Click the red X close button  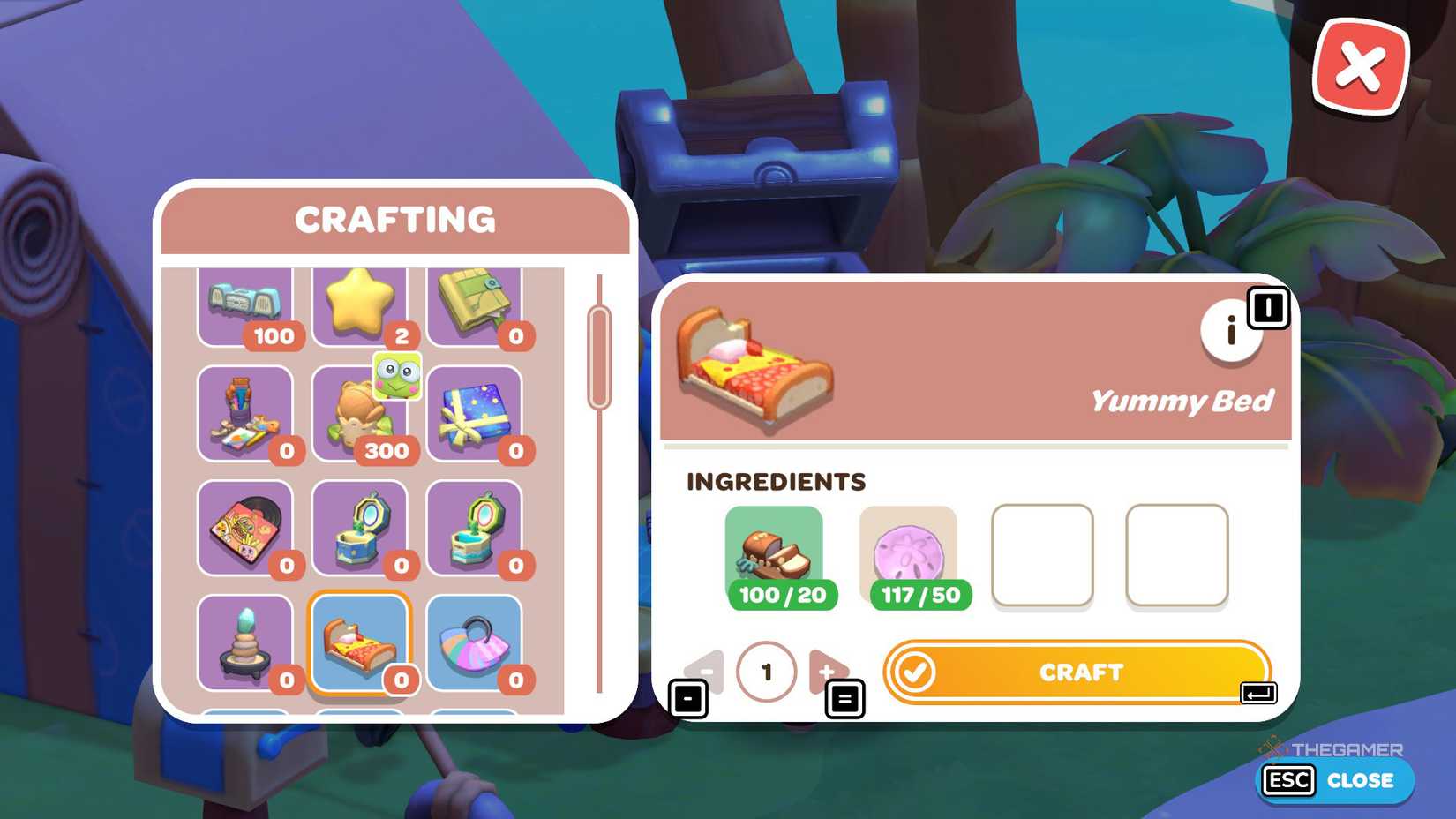(1360, 64)
